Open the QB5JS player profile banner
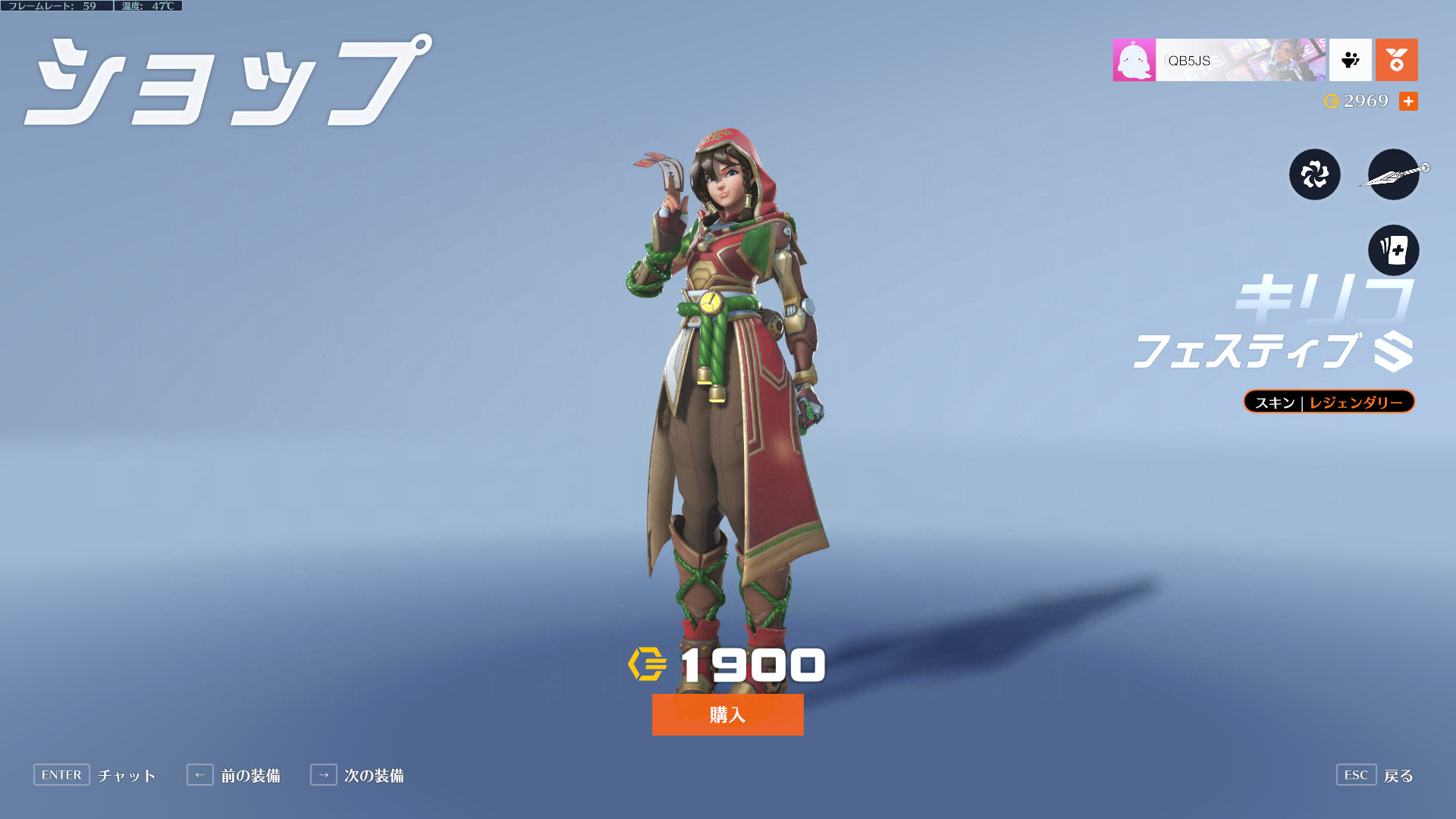This screenshot has width=1456, height=819. (1219, 60)
